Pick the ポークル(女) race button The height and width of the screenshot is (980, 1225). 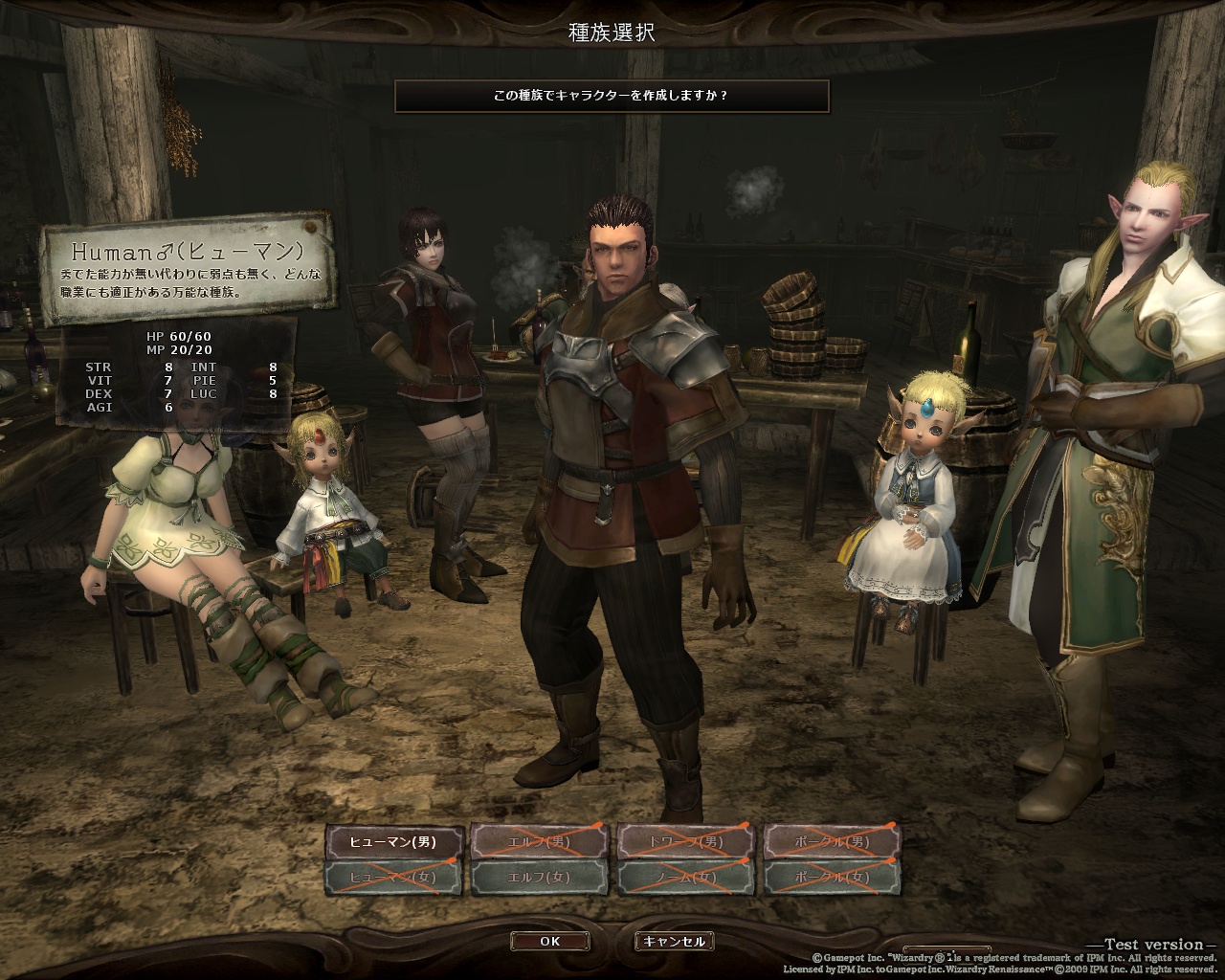pyautogui.click(x=833, y=878)
